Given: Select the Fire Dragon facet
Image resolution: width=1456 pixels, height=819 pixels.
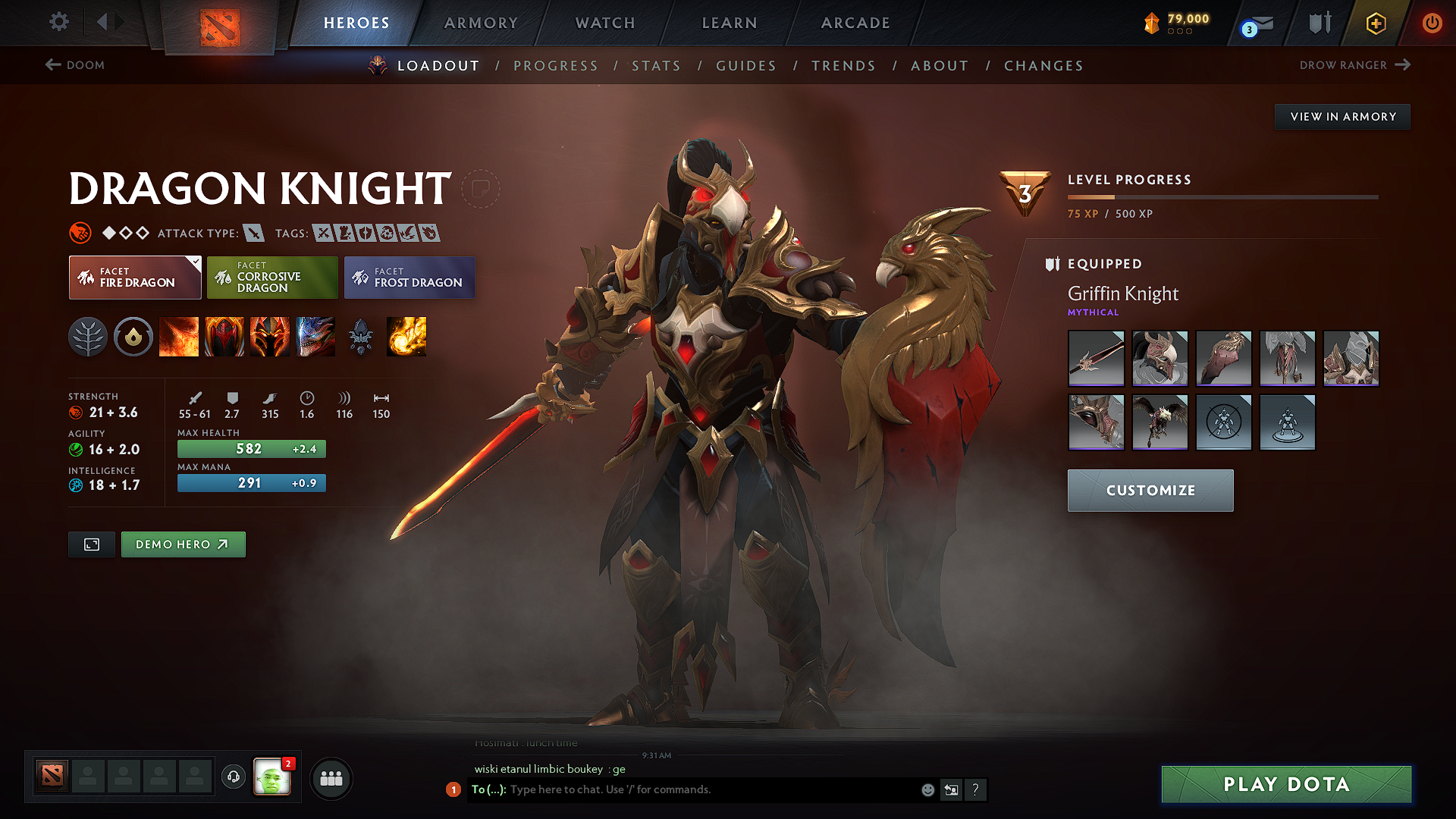Looking at the screenshot, I should (x=134, y=278).
